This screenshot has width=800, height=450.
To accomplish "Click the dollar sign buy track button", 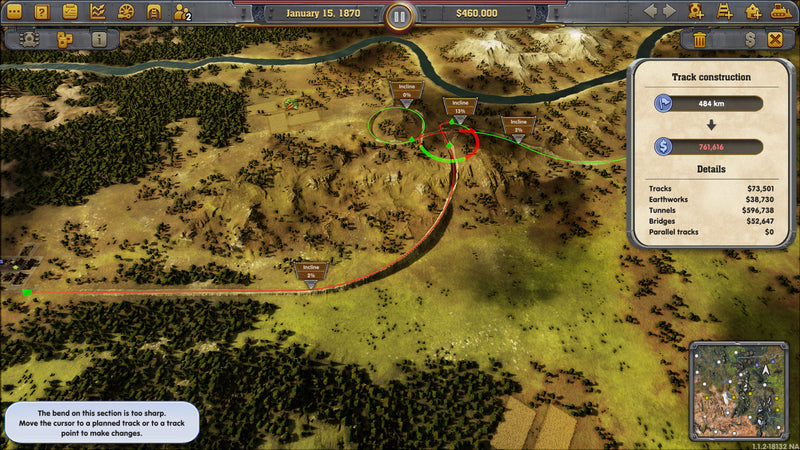I will pyautogui.click(x=749, y=40).
